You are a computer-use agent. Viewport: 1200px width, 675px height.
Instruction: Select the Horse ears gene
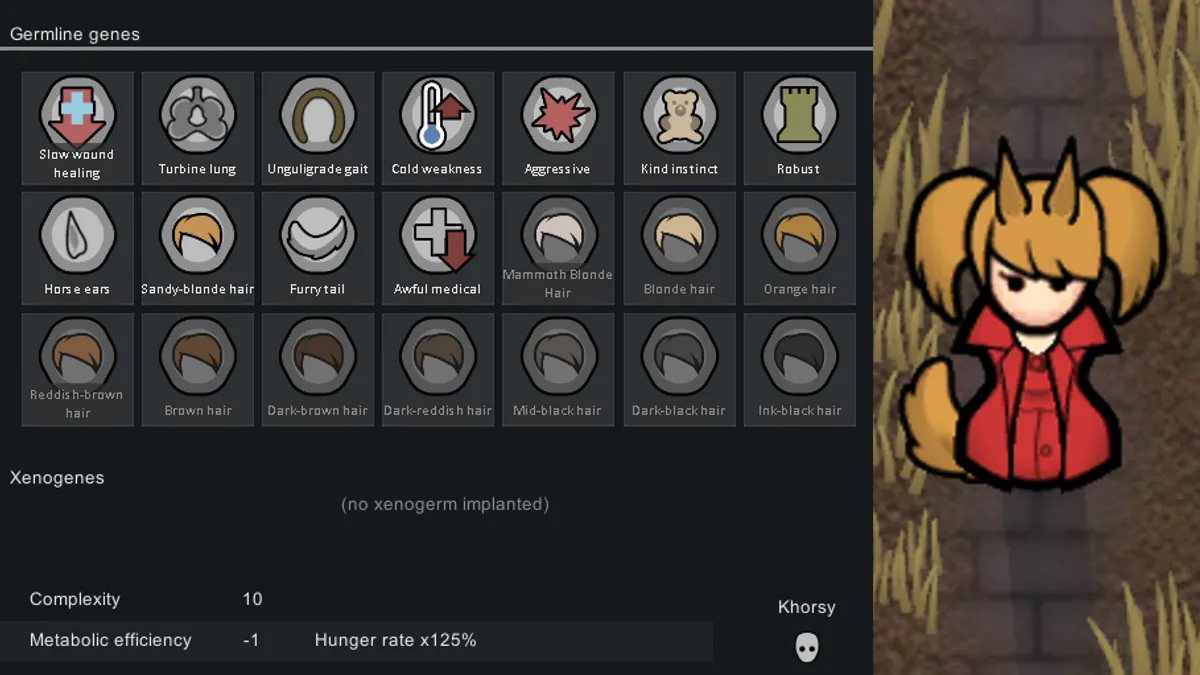point(77,248)
